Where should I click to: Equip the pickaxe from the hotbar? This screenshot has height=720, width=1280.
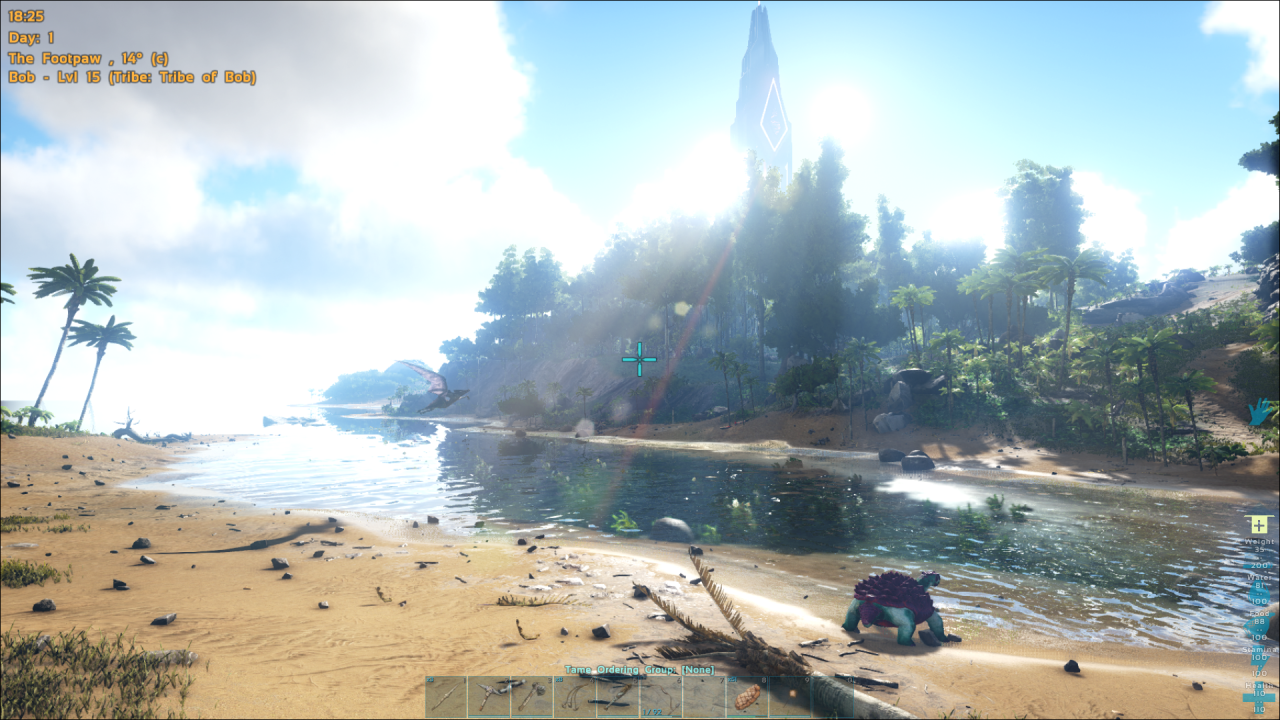[489, 696]
